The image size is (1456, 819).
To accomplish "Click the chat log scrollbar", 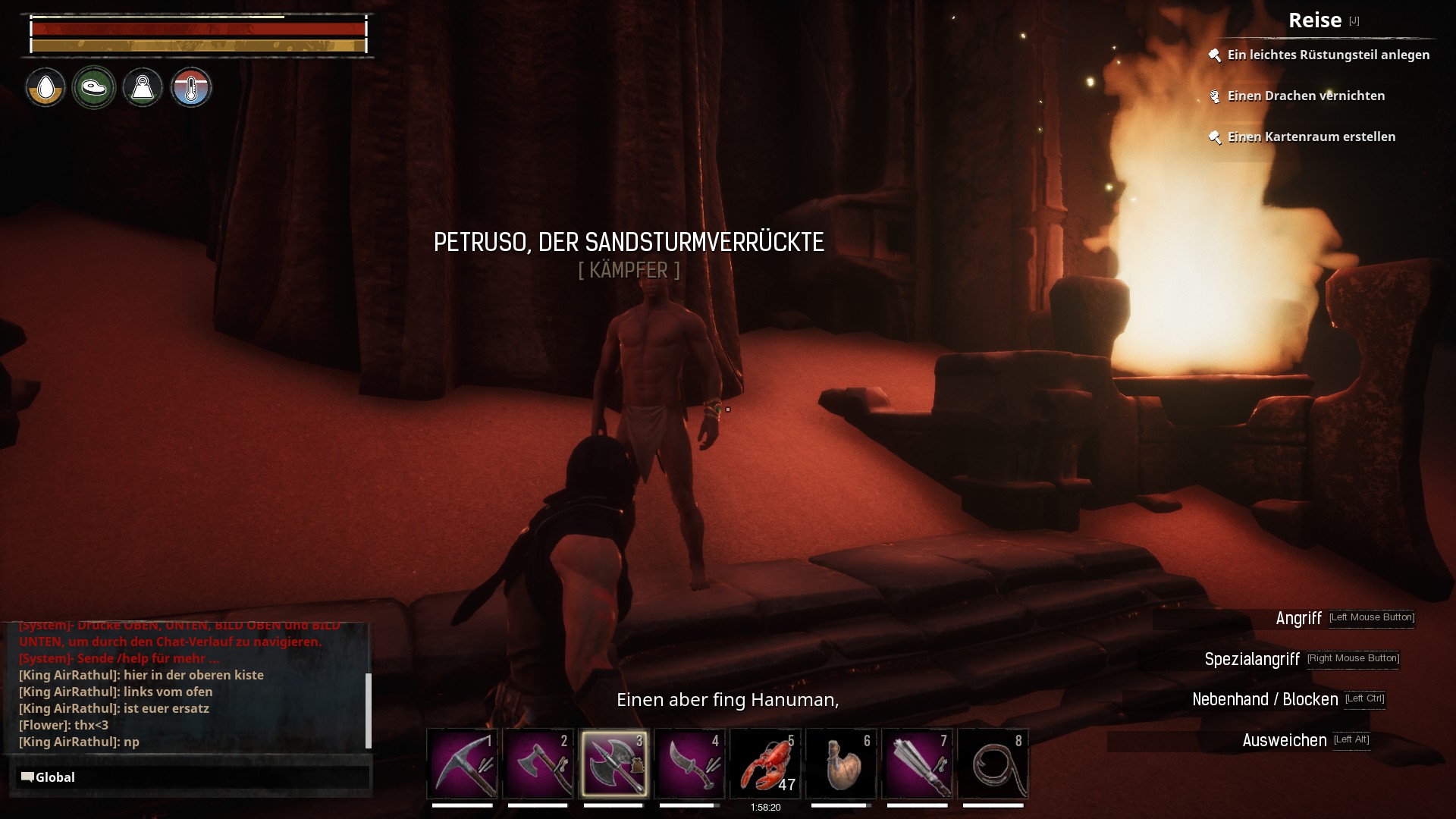I will coord(369,710).
